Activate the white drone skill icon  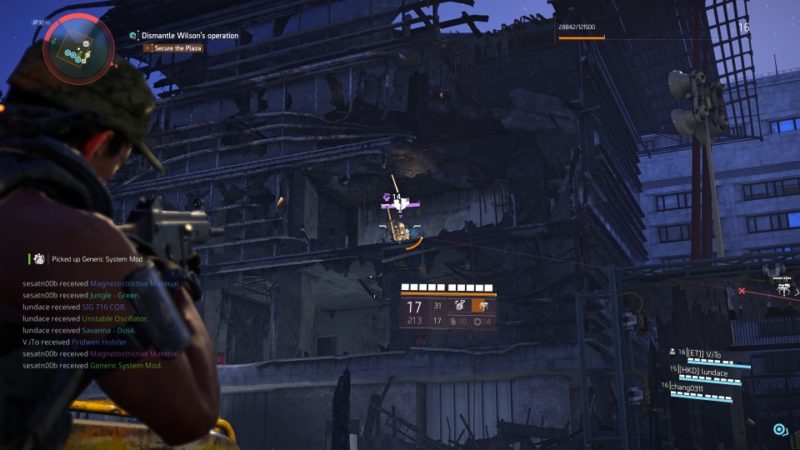pyautogui.click(x=460, y=305)
